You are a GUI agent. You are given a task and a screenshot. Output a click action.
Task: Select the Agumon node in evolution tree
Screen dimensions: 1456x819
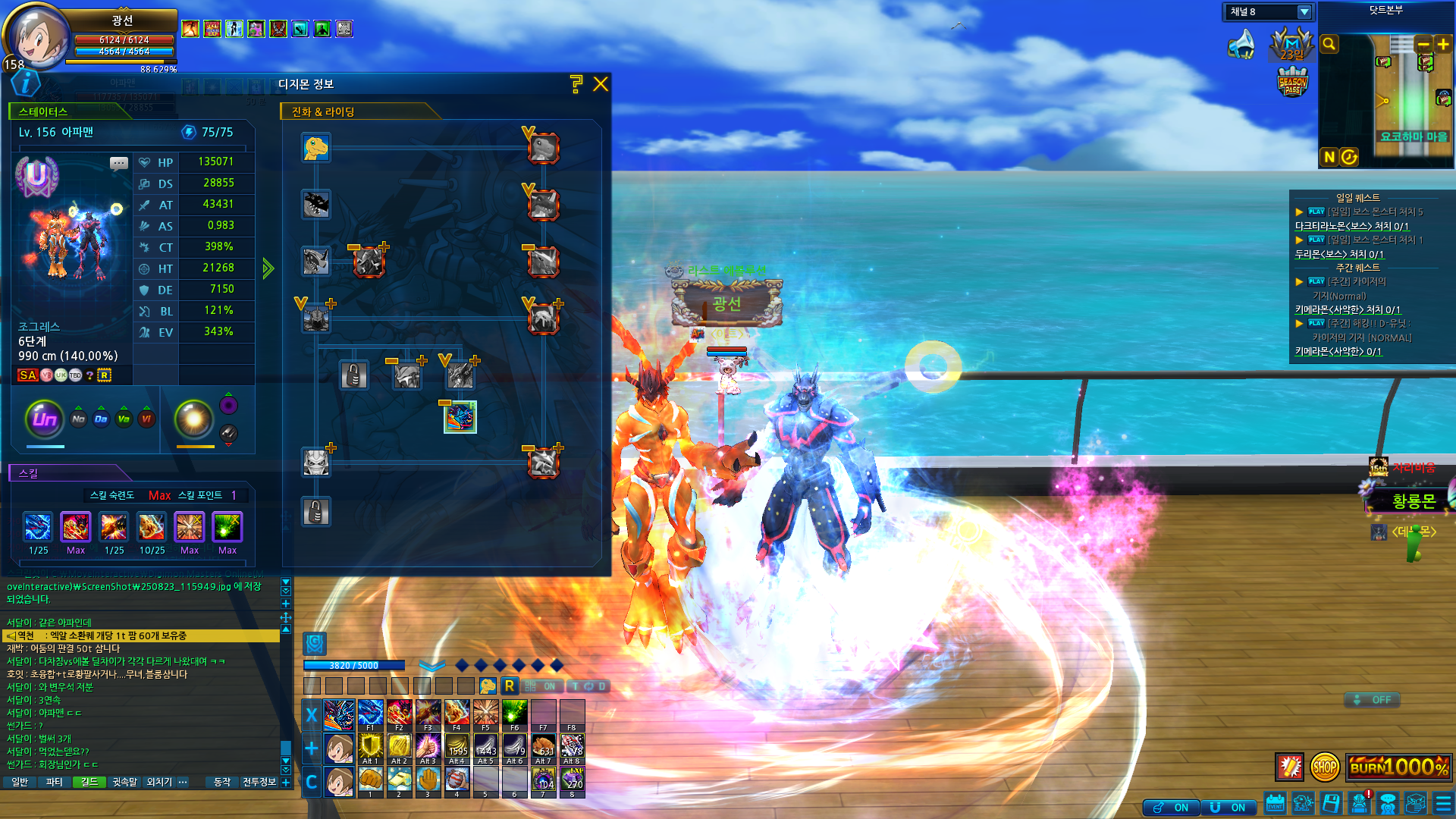[315, 148]
